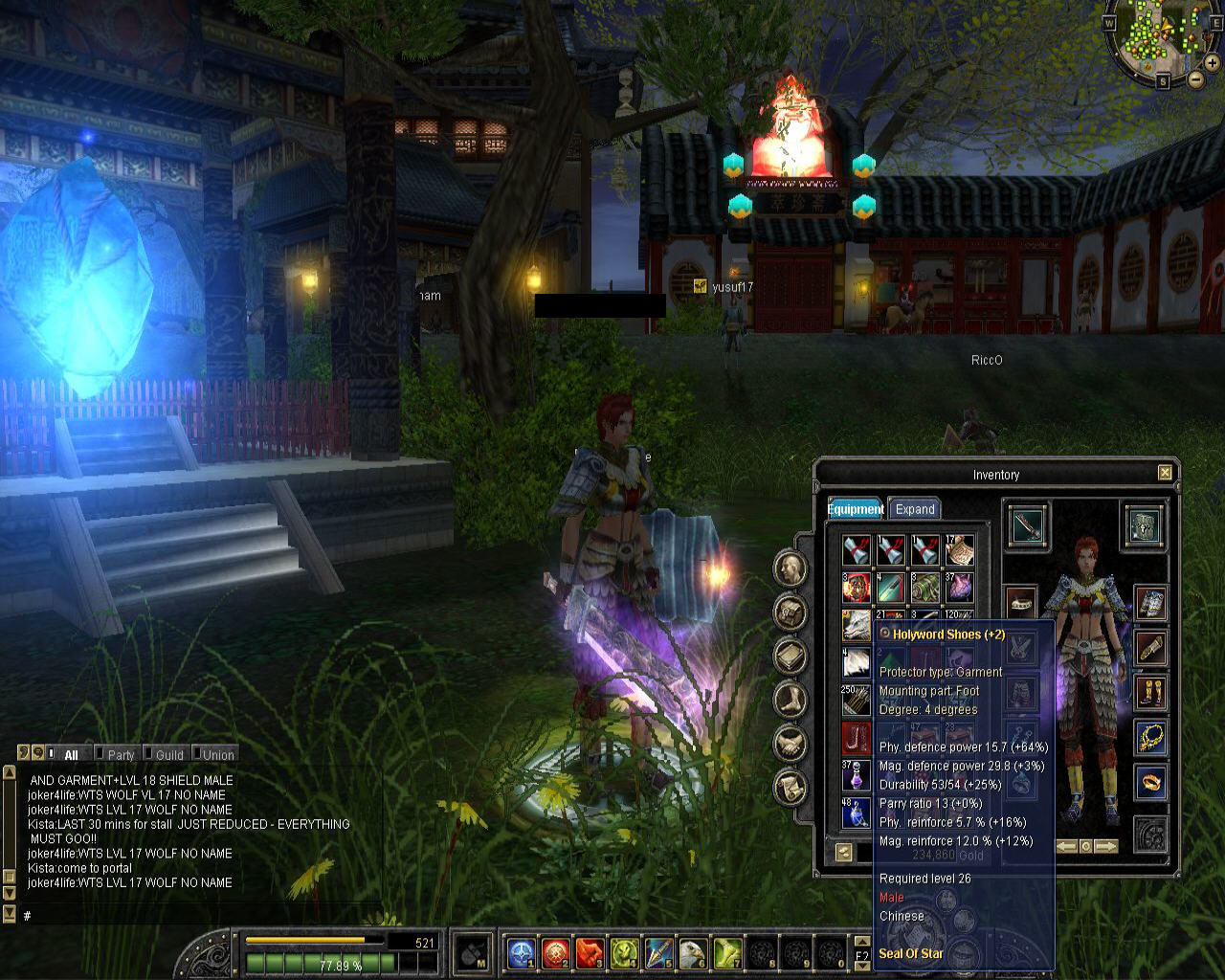The image size is (1225, 980).
Task: Open the face portrait side button
Action: pyautogui.click(x=791, y=569)
